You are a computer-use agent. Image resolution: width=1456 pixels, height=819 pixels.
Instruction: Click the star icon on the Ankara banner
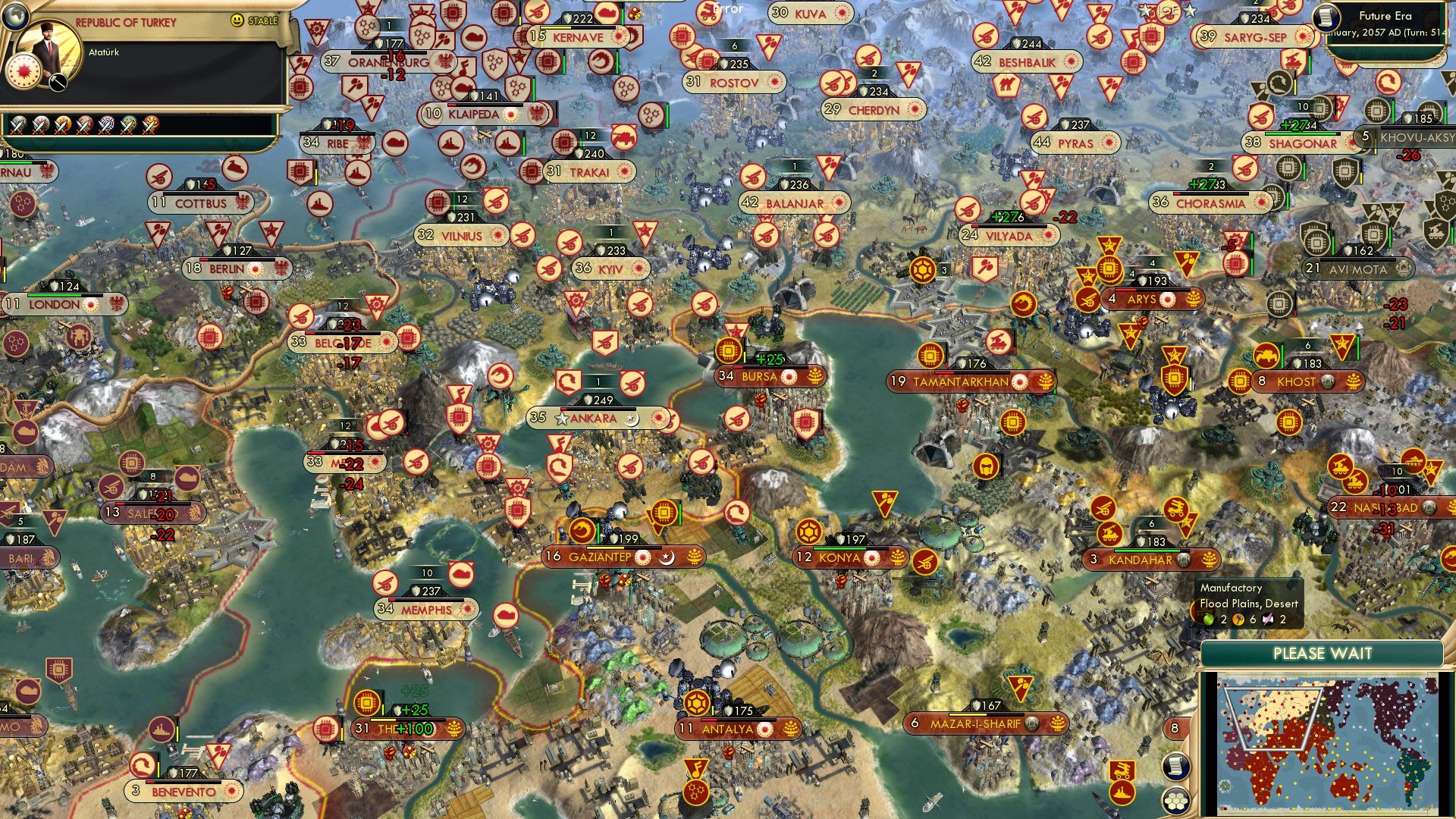[x=561, y=417]
